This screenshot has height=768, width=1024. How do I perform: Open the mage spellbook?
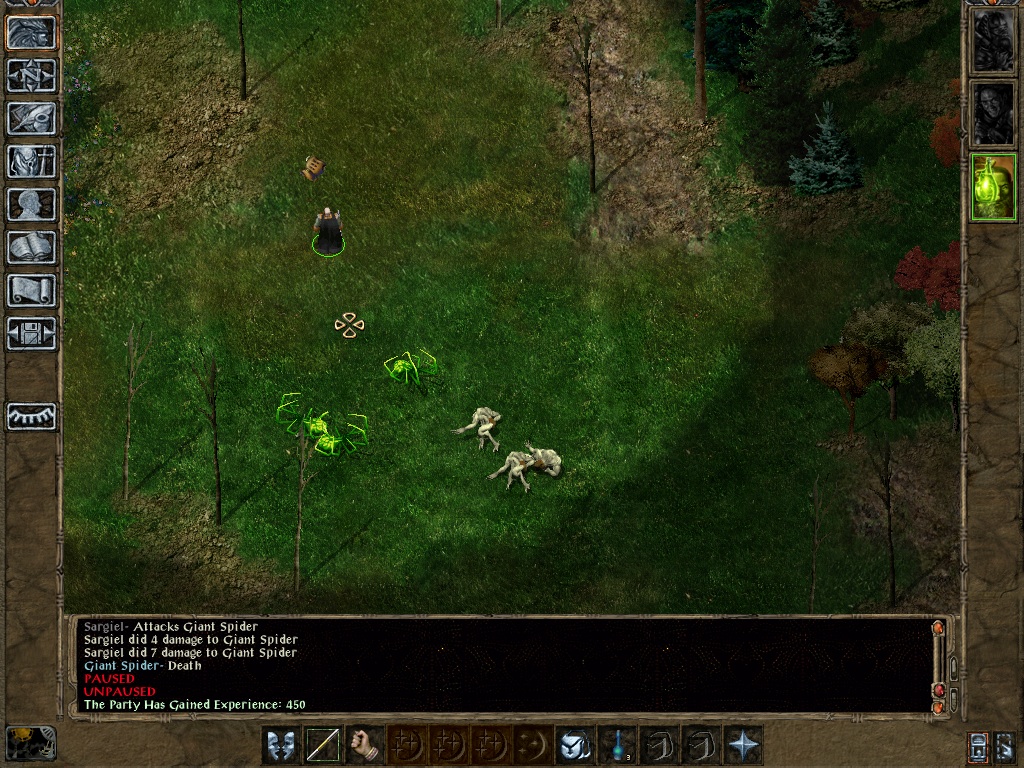(x=31, y=247)
